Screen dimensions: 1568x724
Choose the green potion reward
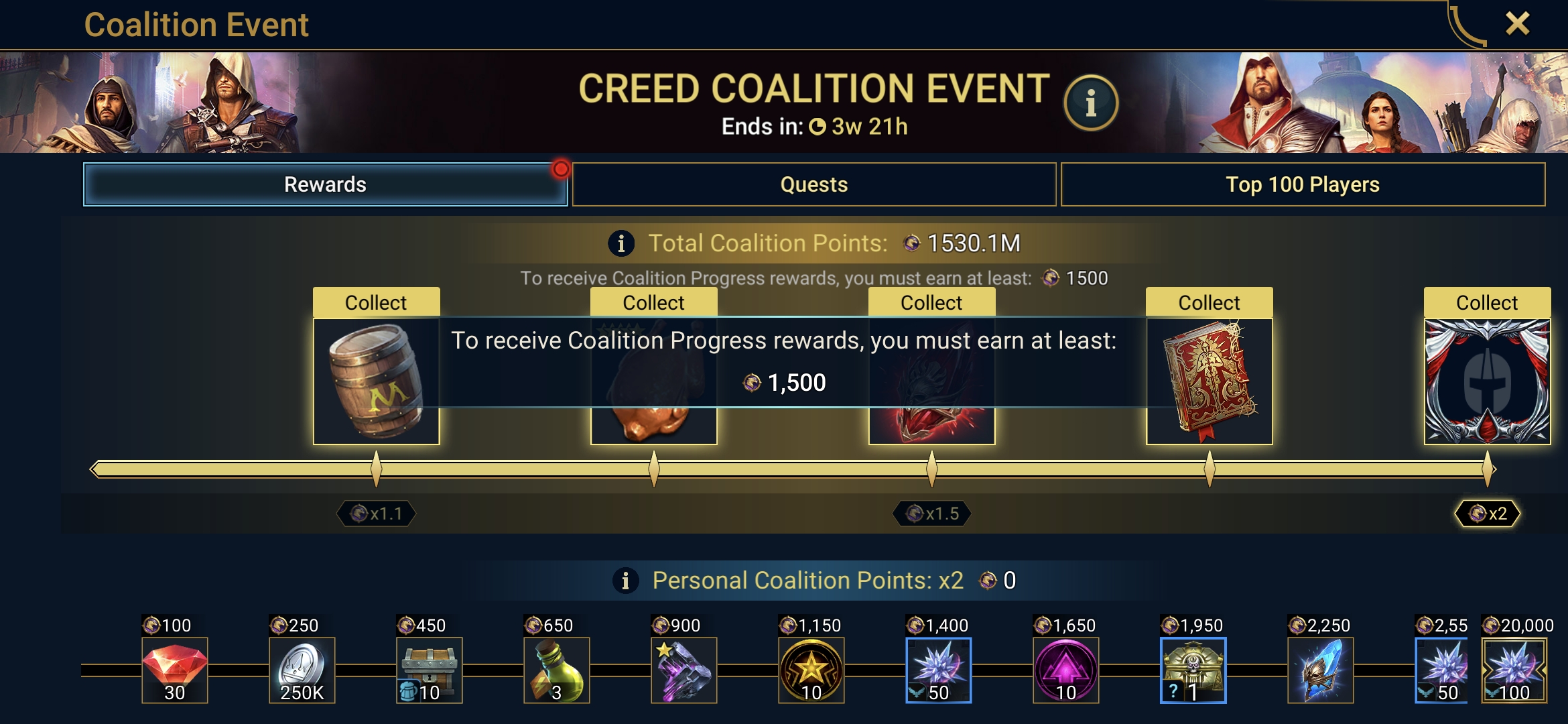tap(557, 670)
